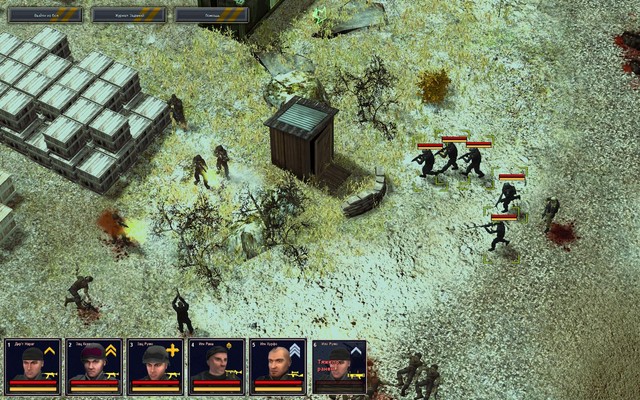Pick squad member 5, the bald soldier
The width and height of the screenshot is (640, 400).
[x=277, y=366]
